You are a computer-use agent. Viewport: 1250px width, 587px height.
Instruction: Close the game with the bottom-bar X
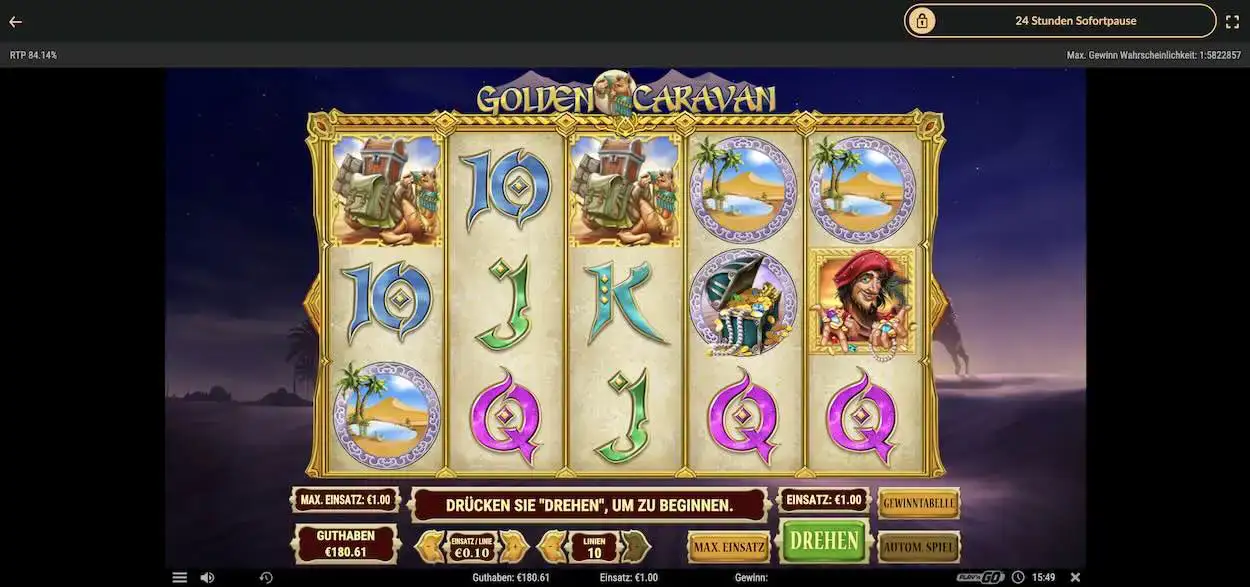(1075, 577)
